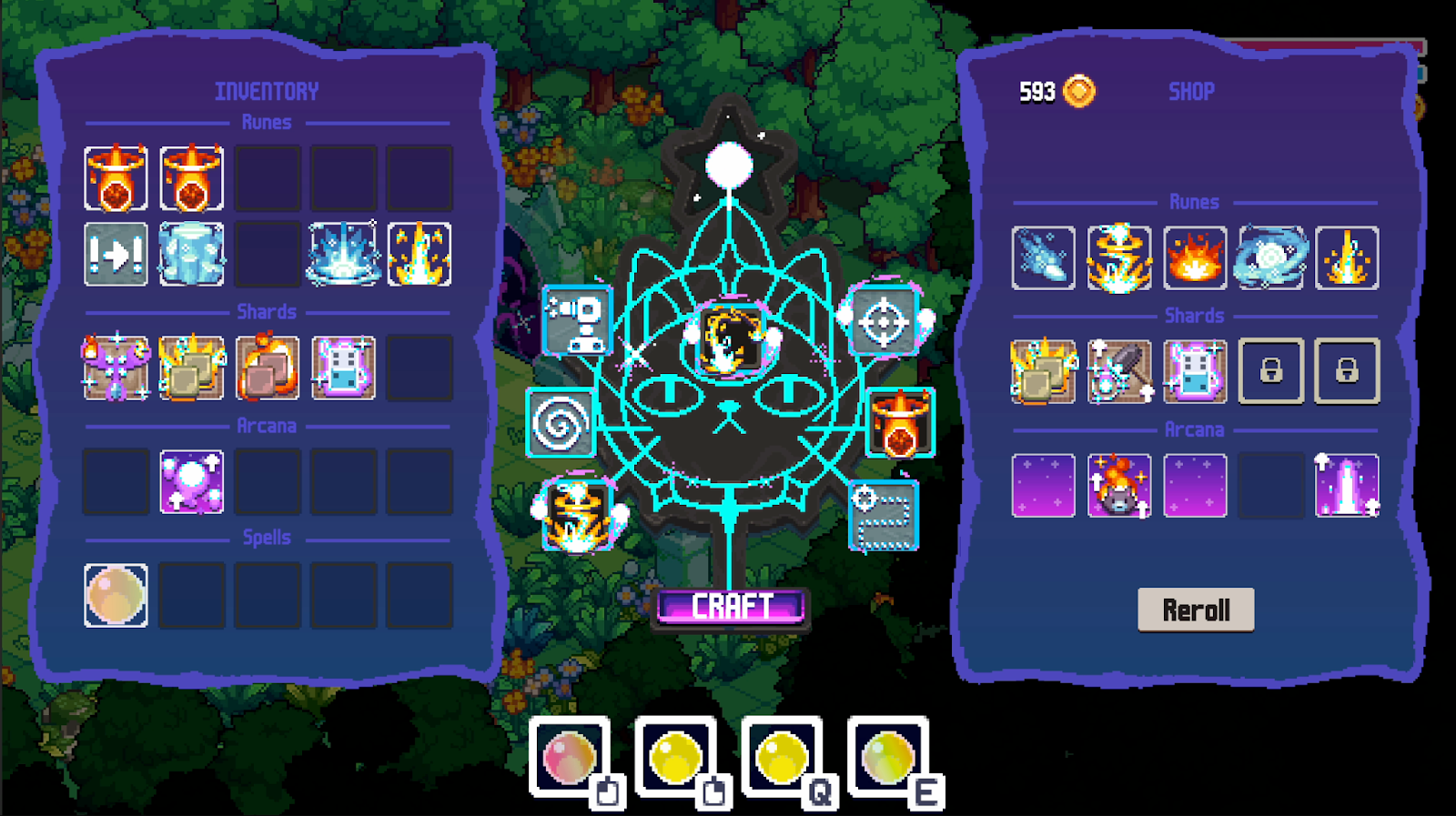Screen dimensions: 1456x816
Task: Click the Reroll button in the shop
Action: coord(1195,609)
